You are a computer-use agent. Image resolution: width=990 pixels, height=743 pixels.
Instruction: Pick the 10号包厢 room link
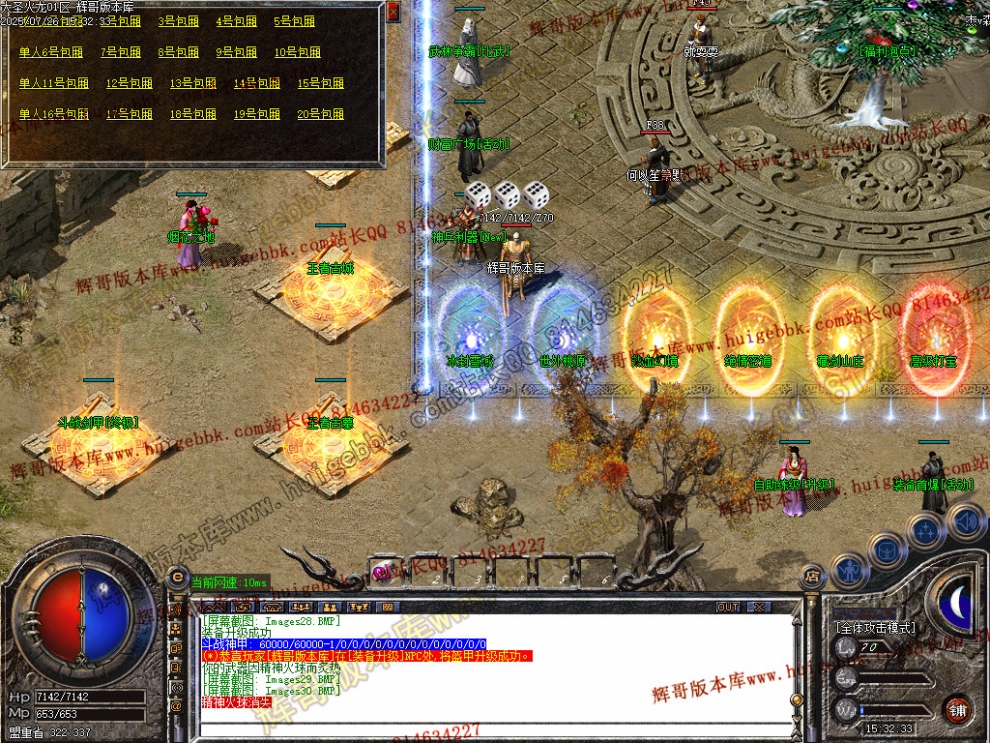[297, 52]
